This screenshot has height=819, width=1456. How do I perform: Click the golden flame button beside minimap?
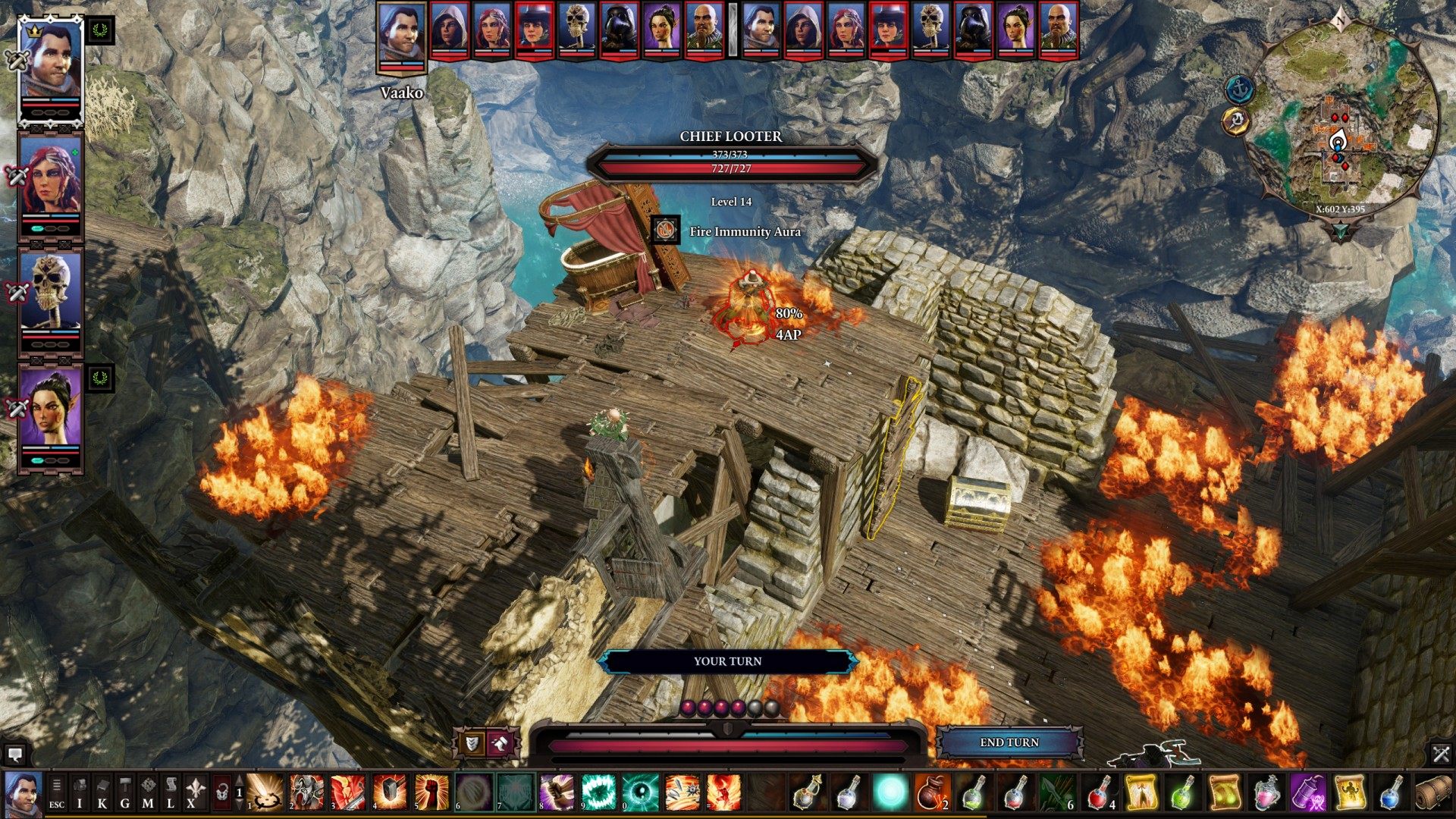click(1236, 121)
